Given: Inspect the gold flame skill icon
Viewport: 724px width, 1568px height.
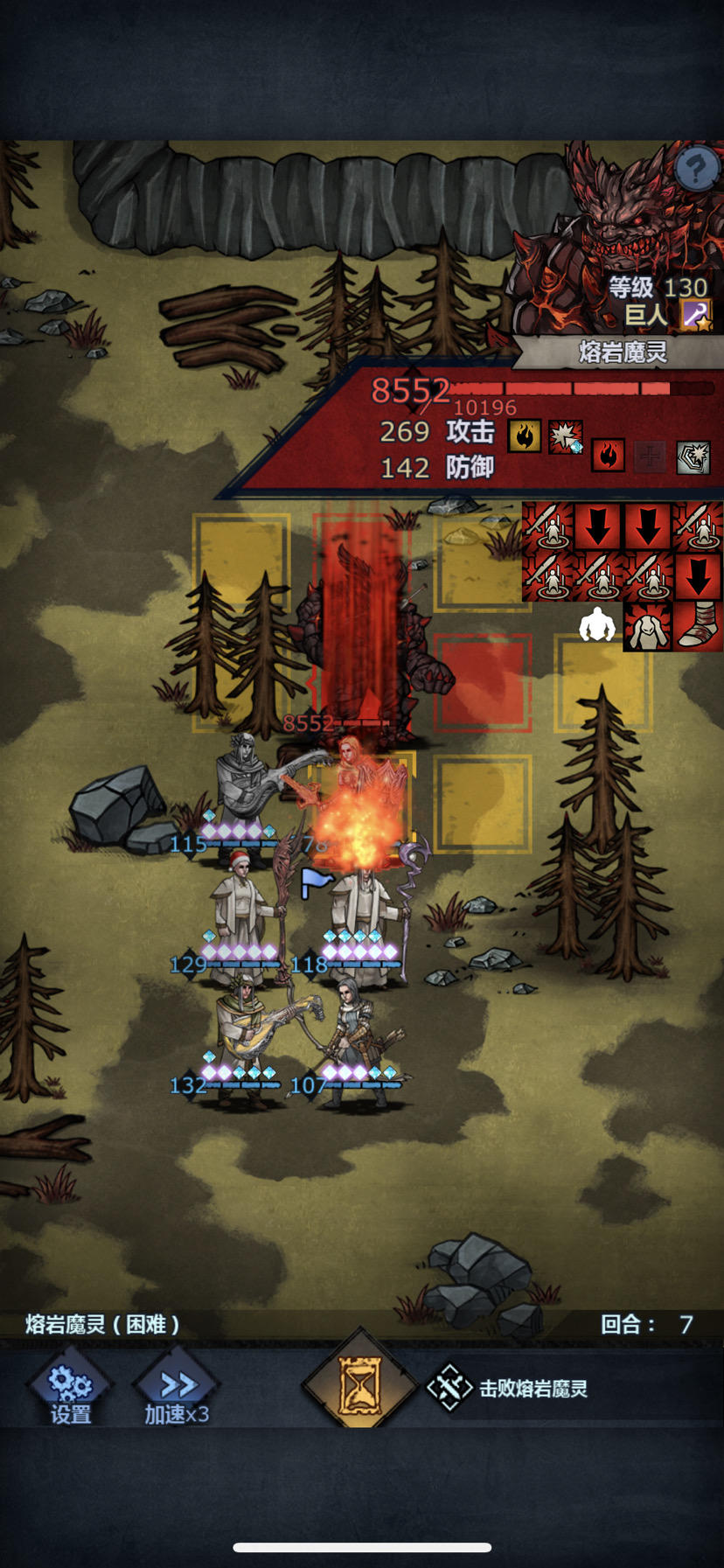Looking at the screenshot, I should click(525, 435).
